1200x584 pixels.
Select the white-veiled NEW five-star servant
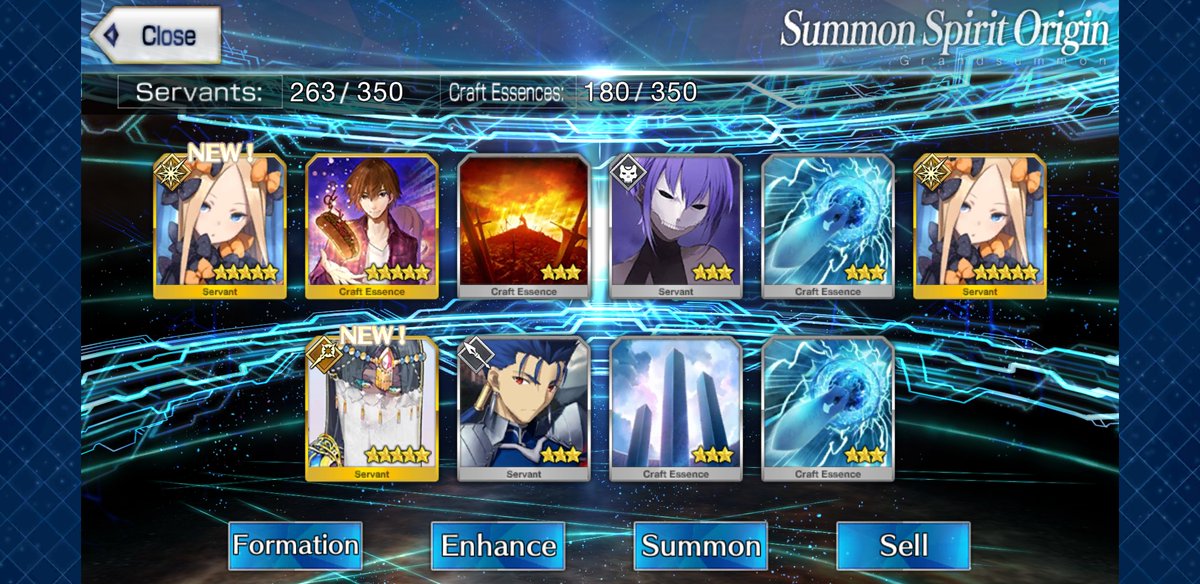click(x=371, y=408)
